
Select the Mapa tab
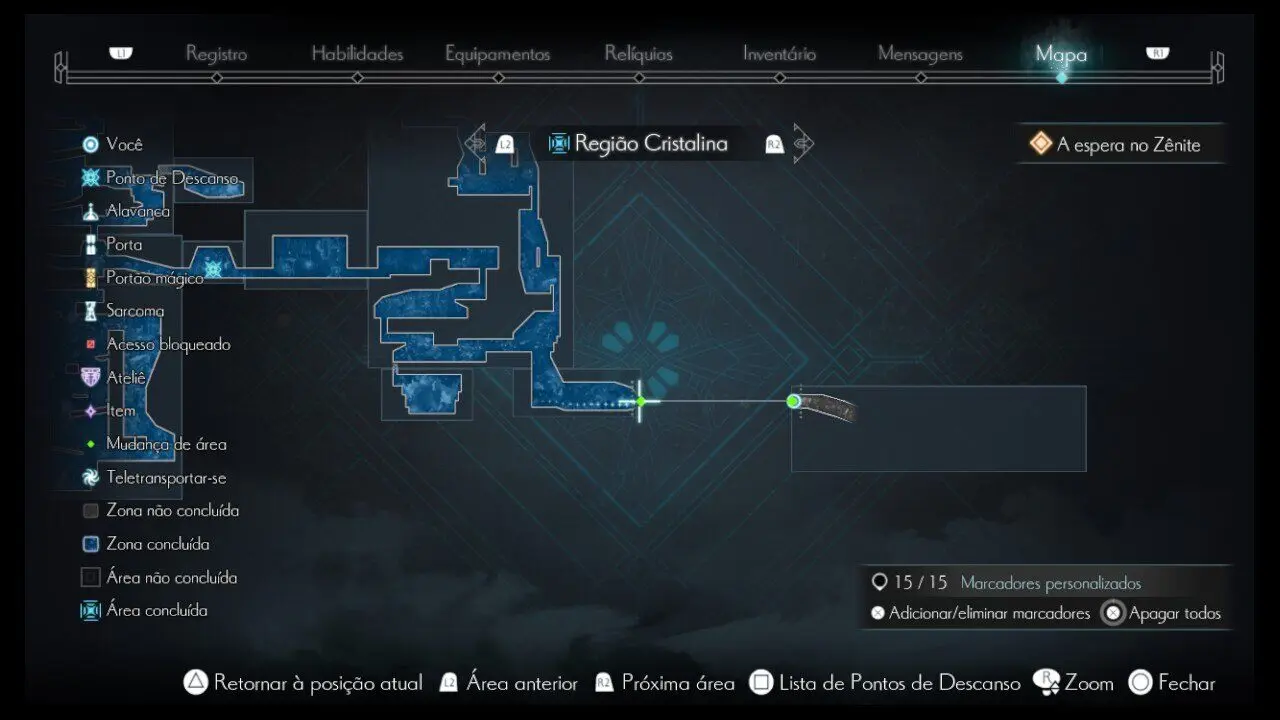tap(1061, 54)
